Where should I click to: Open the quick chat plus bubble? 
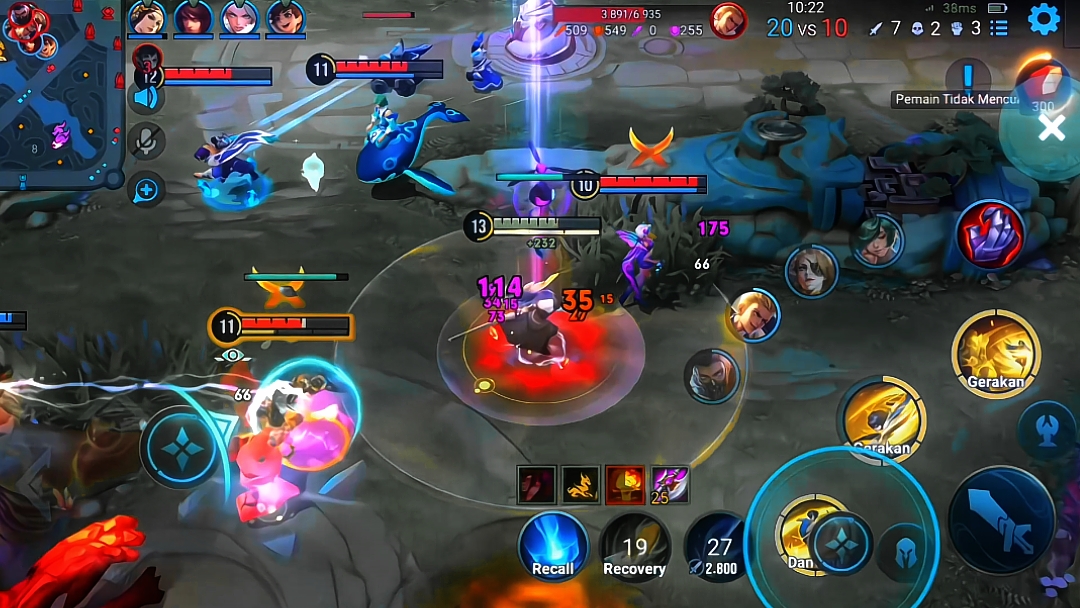[x=147, y=188]
